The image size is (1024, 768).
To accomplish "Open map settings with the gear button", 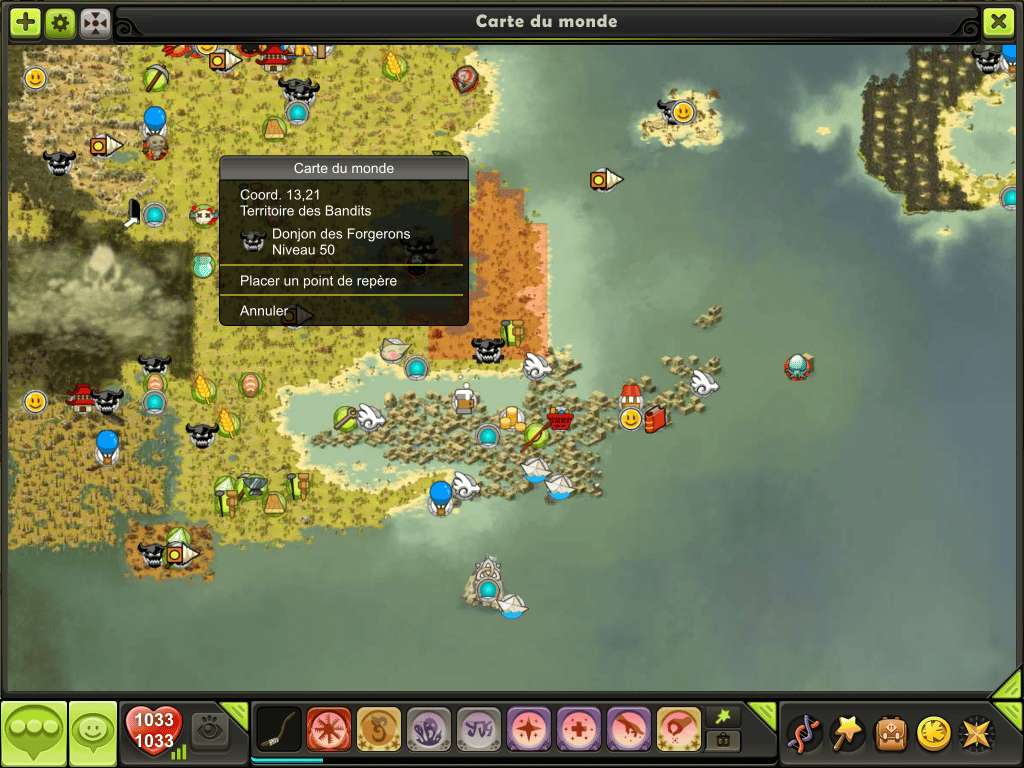I will pyautogui.click(x=60, y=22).
